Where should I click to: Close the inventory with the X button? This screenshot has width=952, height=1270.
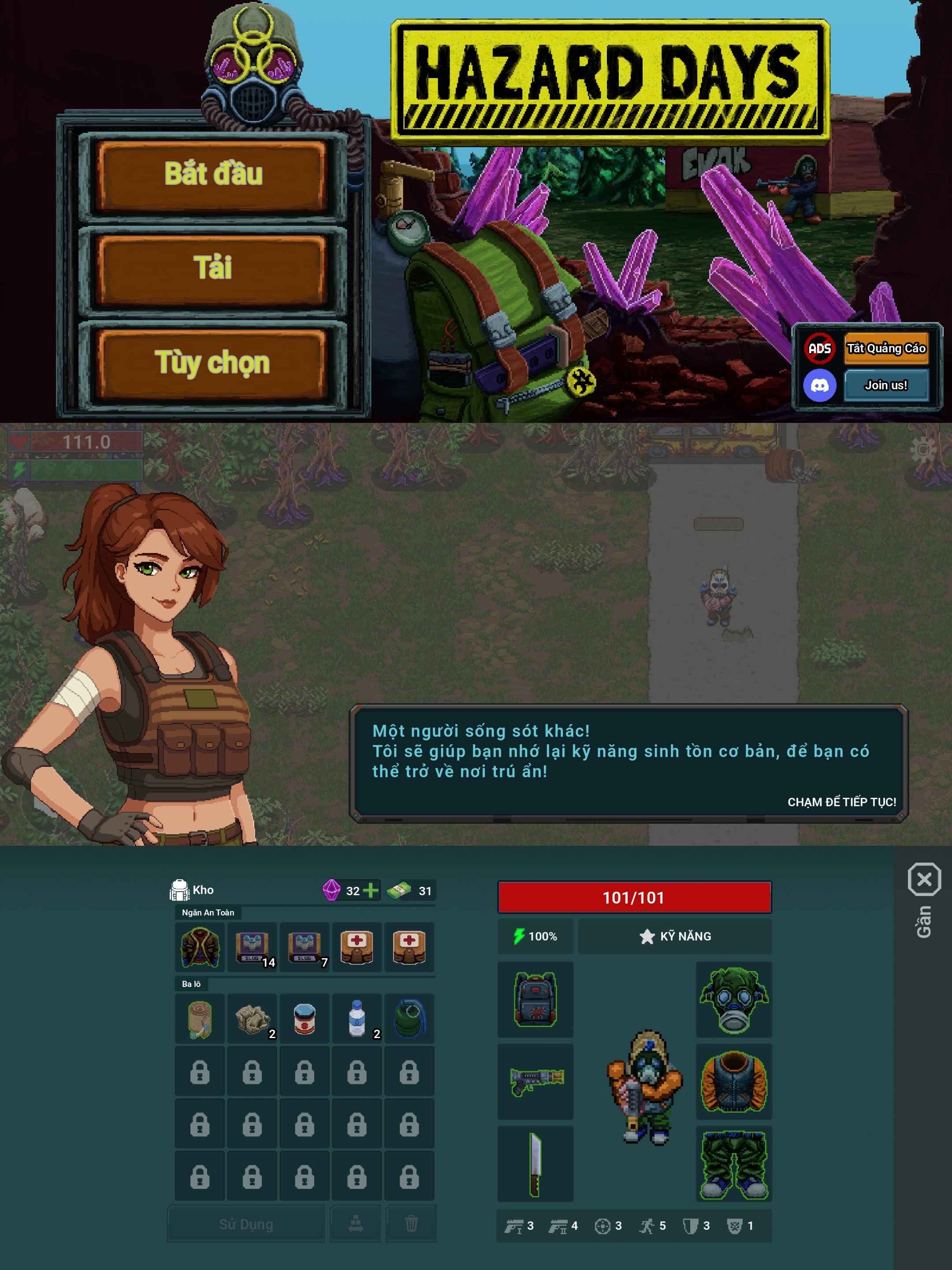(924, 880)
